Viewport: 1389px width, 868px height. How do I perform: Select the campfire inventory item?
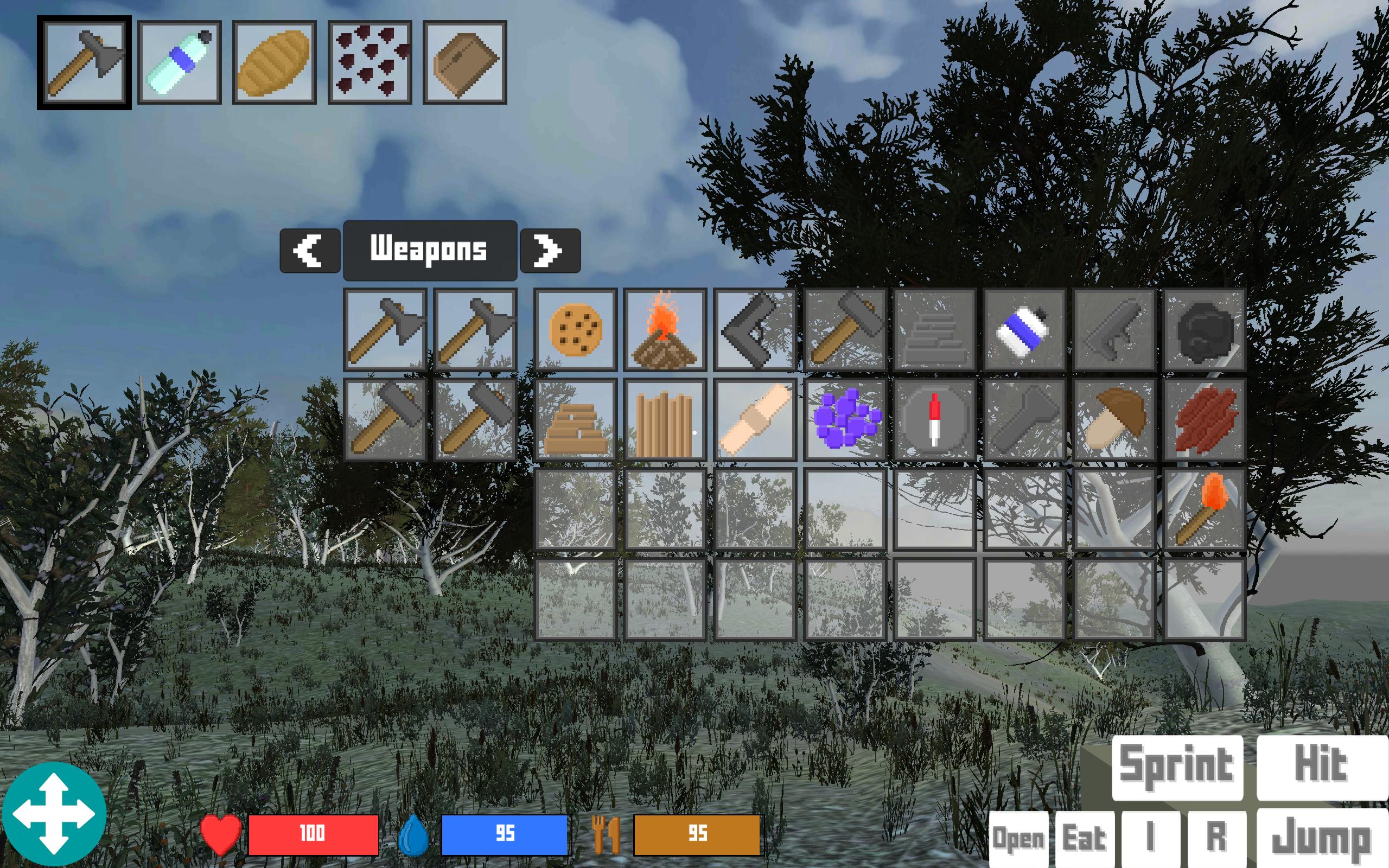click(x=665, y=329)
